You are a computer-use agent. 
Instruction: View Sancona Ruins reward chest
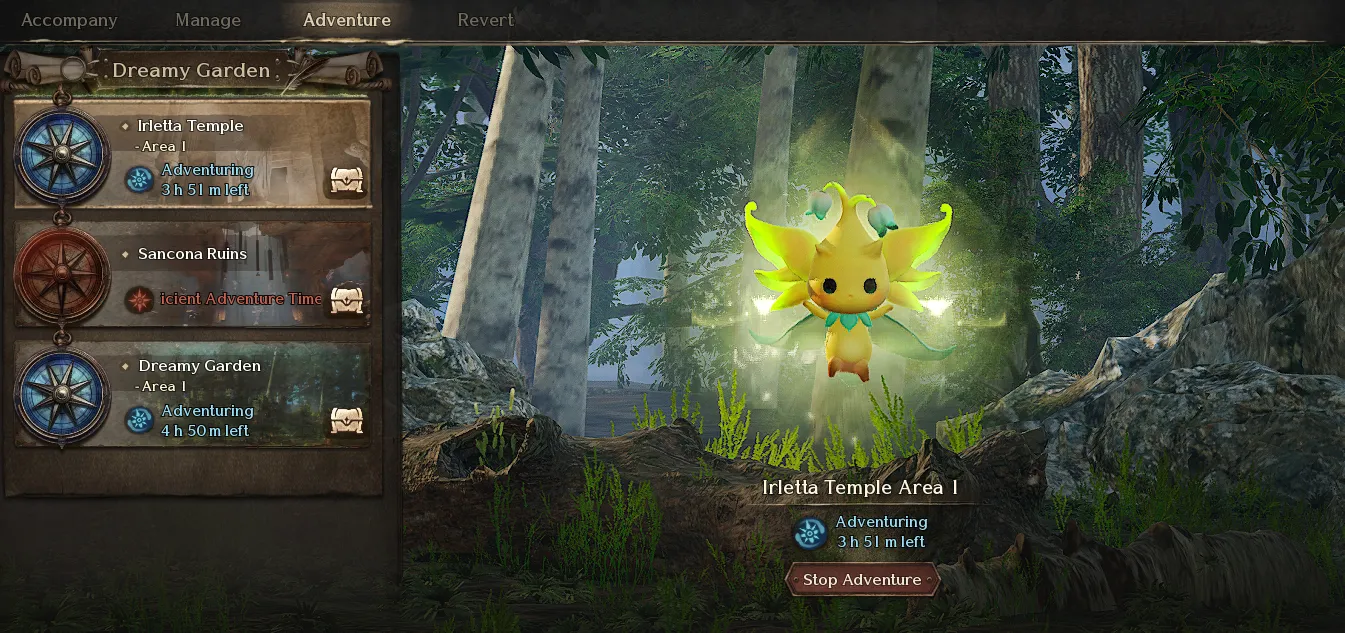pos(347,299)
